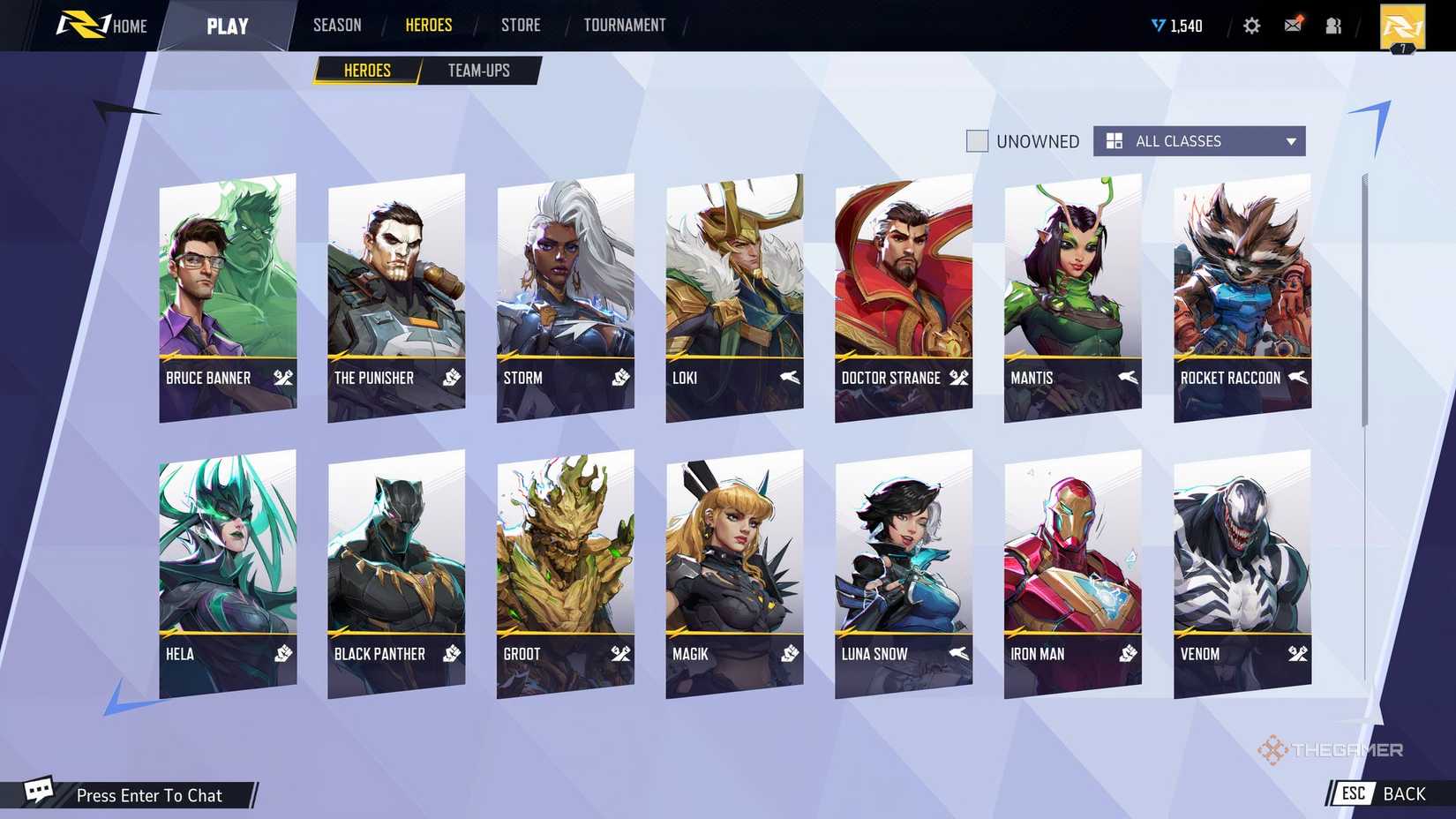Click the ESC Back control
The image size is (1456, 819).
[1378, 793]
